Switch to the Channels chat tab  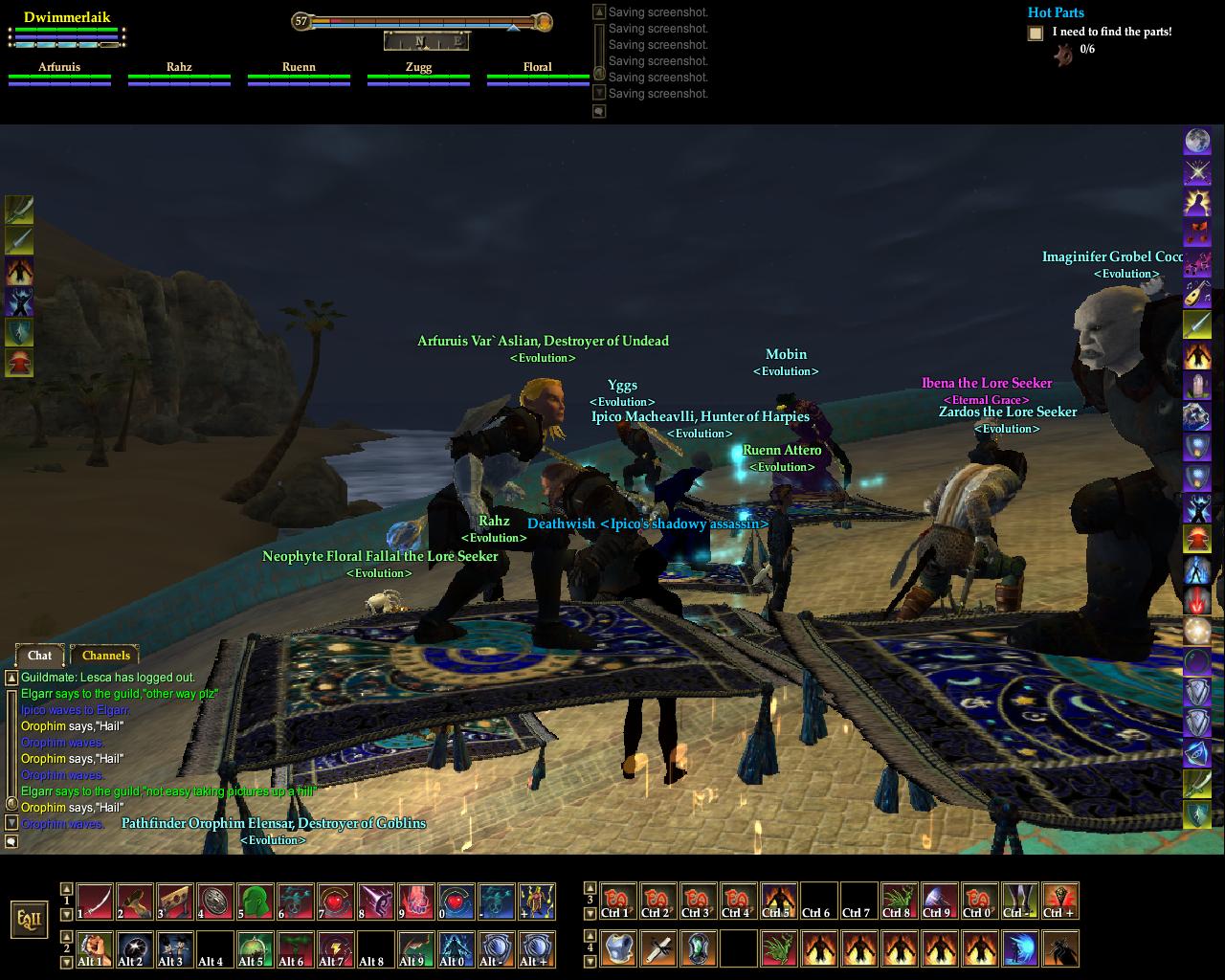tap(105, 656)
